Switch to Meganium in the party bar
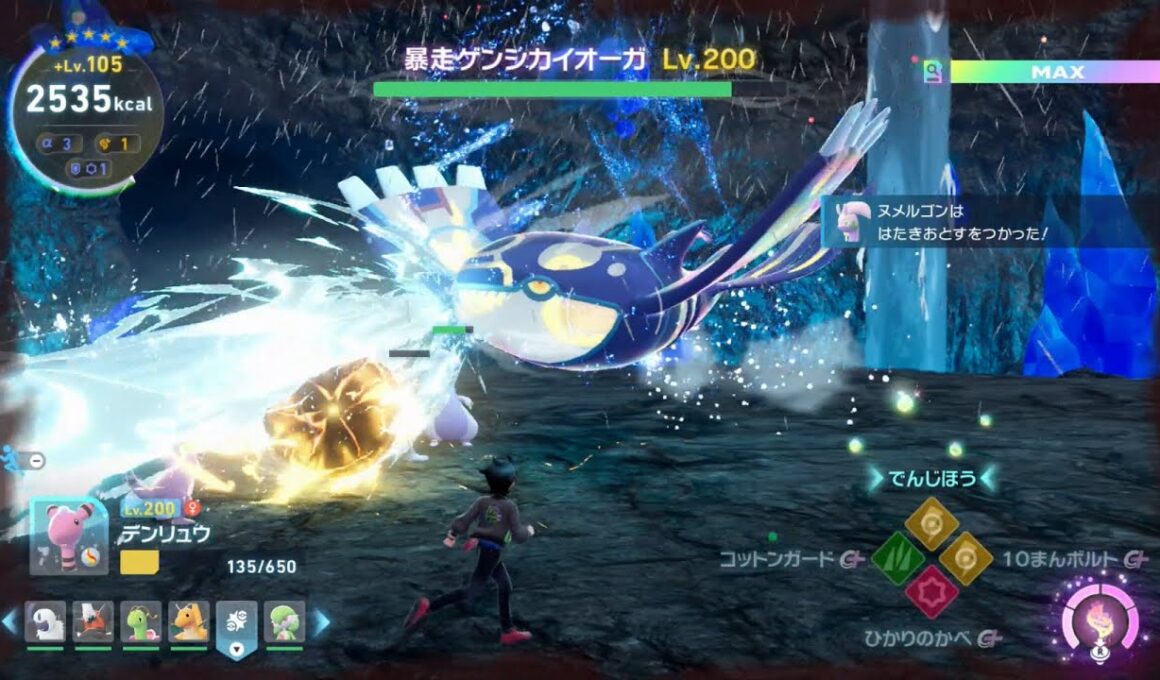This screenshot has height=680, width=1160. (141, 622)
